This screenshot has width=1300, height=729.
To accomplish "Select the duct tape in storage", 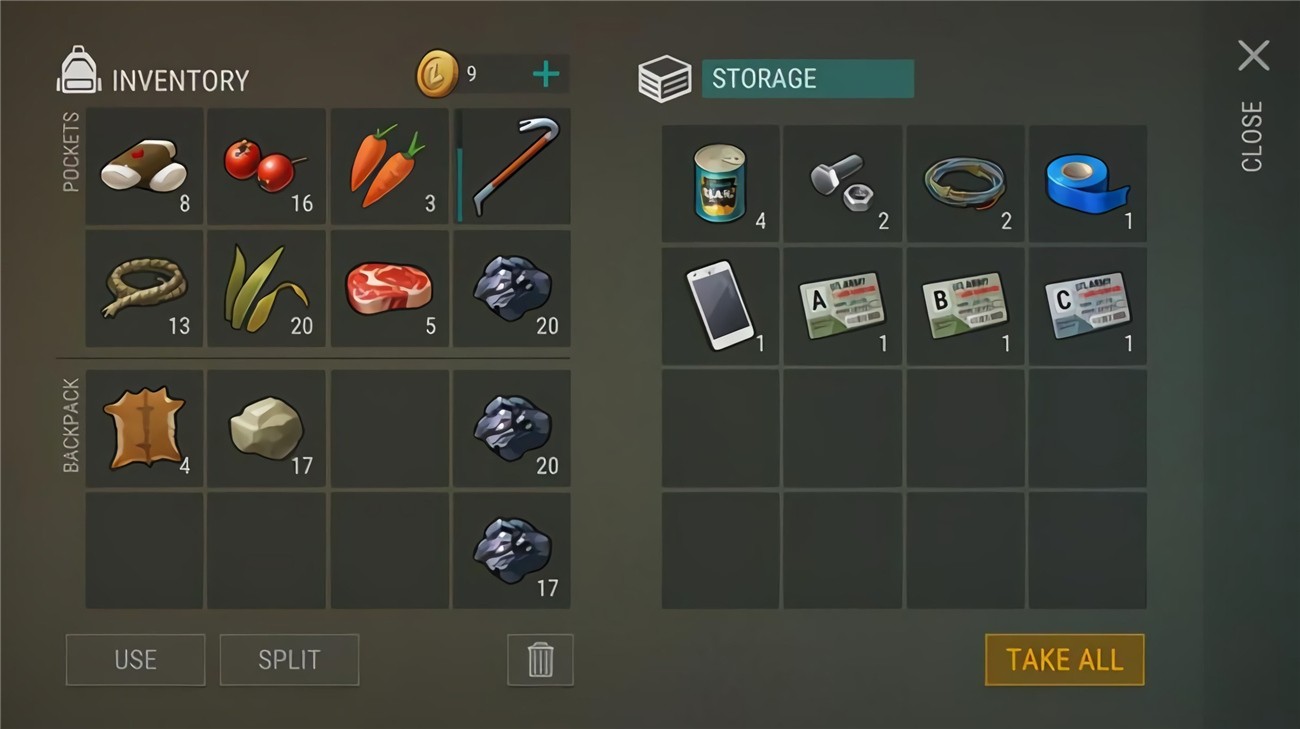I will 1087,182.
